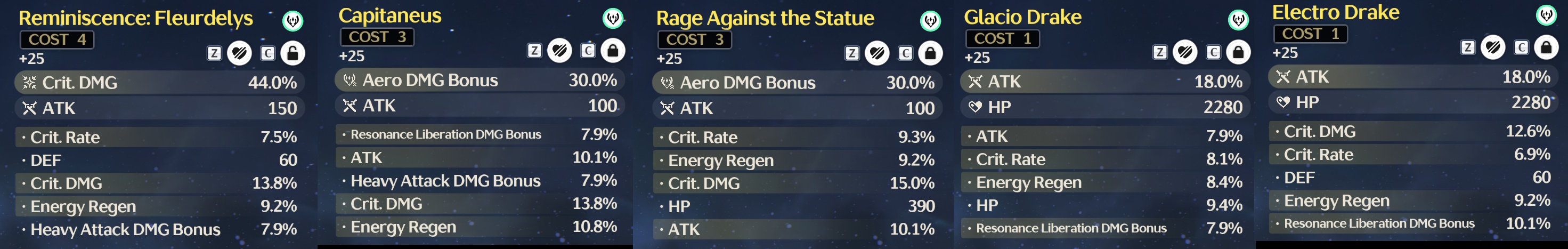View sonata effect icon for Electro Drake
The image size is (1568, 249).
[x=1547, y=14]
